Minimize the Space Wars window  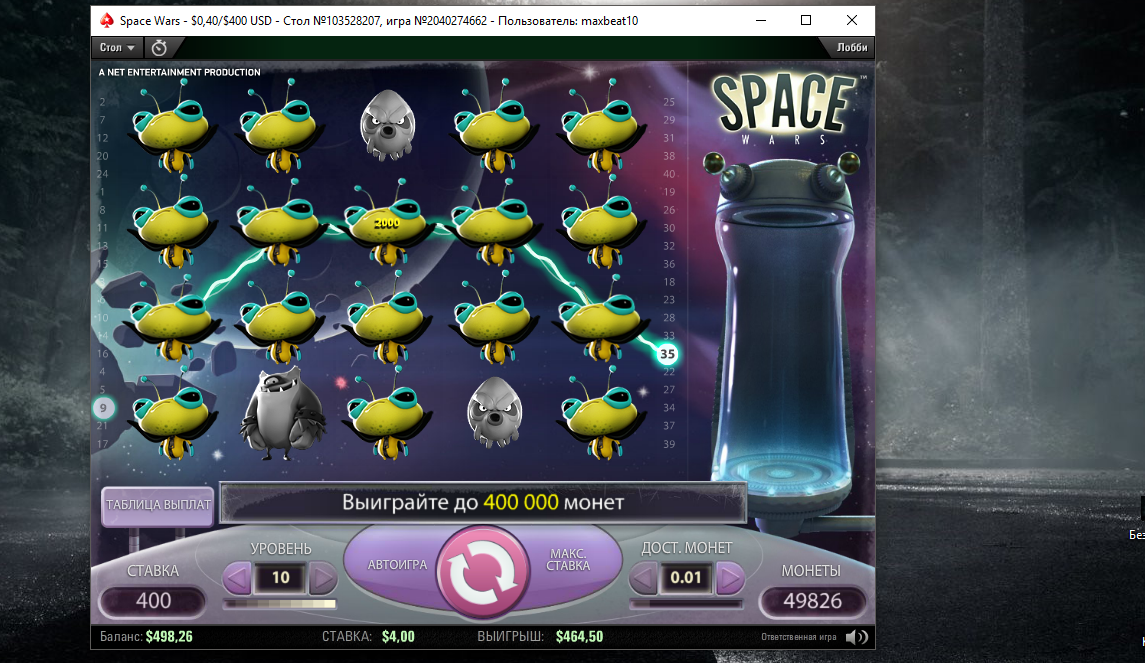coord(761,20)
